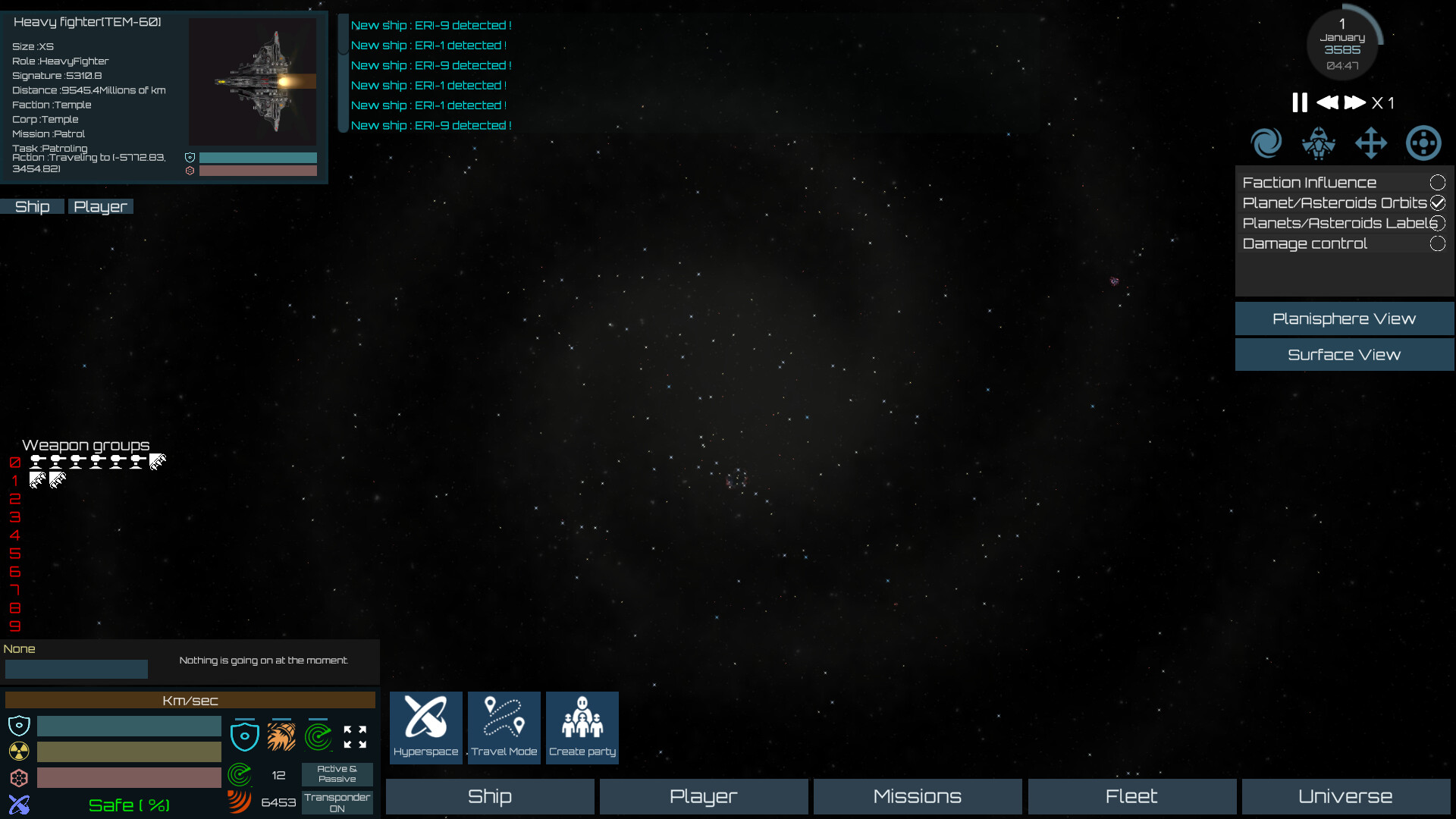Click the radiation hazard icon

(18, 751)
